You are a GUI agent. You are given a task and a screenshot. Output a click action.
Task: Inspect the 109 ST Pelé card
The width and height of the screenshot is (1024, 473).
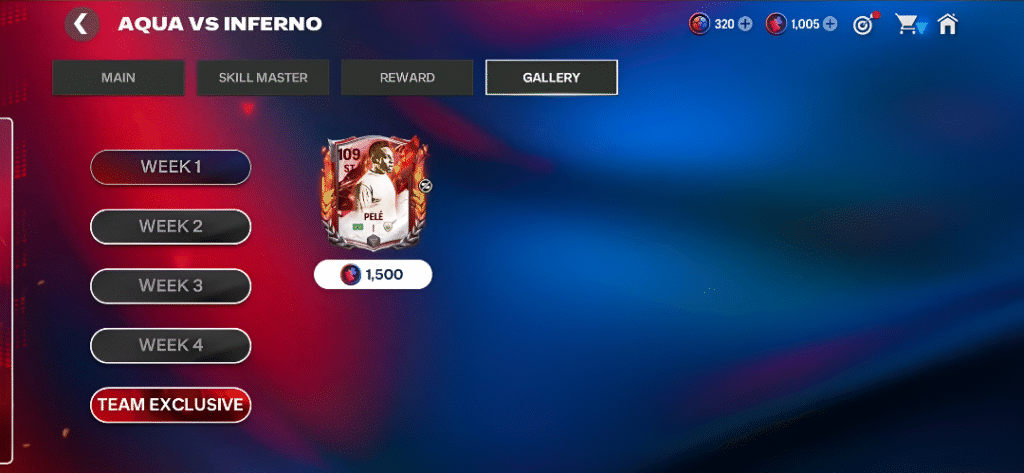pos(373,195)
